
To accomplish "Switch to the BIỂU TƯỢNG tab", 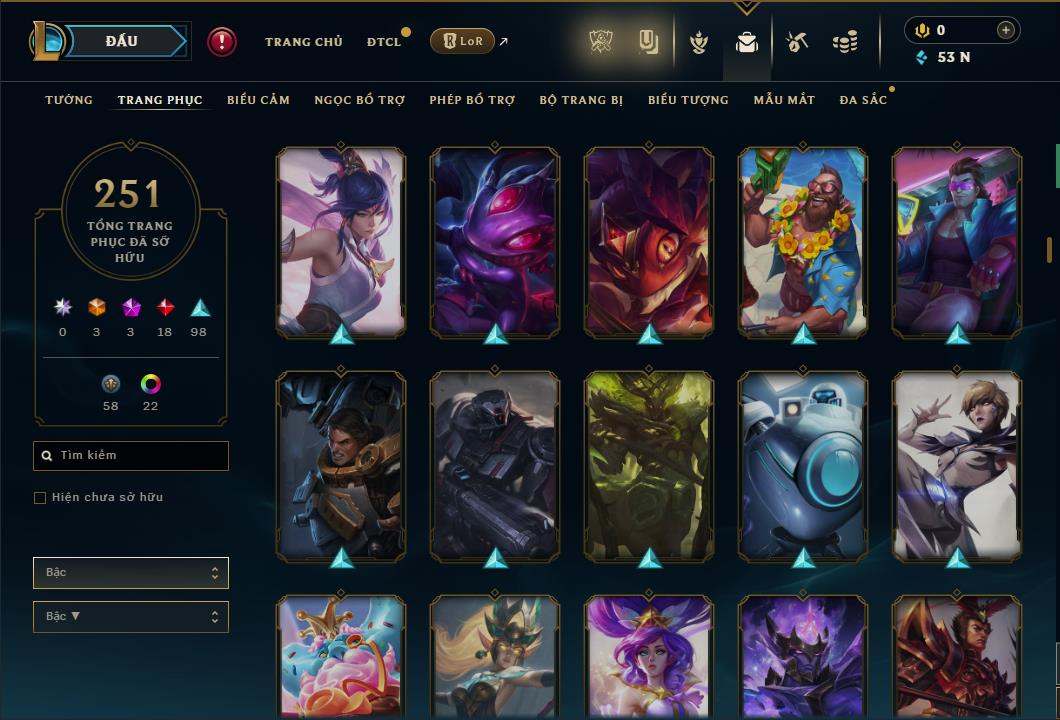I will 688,100.
